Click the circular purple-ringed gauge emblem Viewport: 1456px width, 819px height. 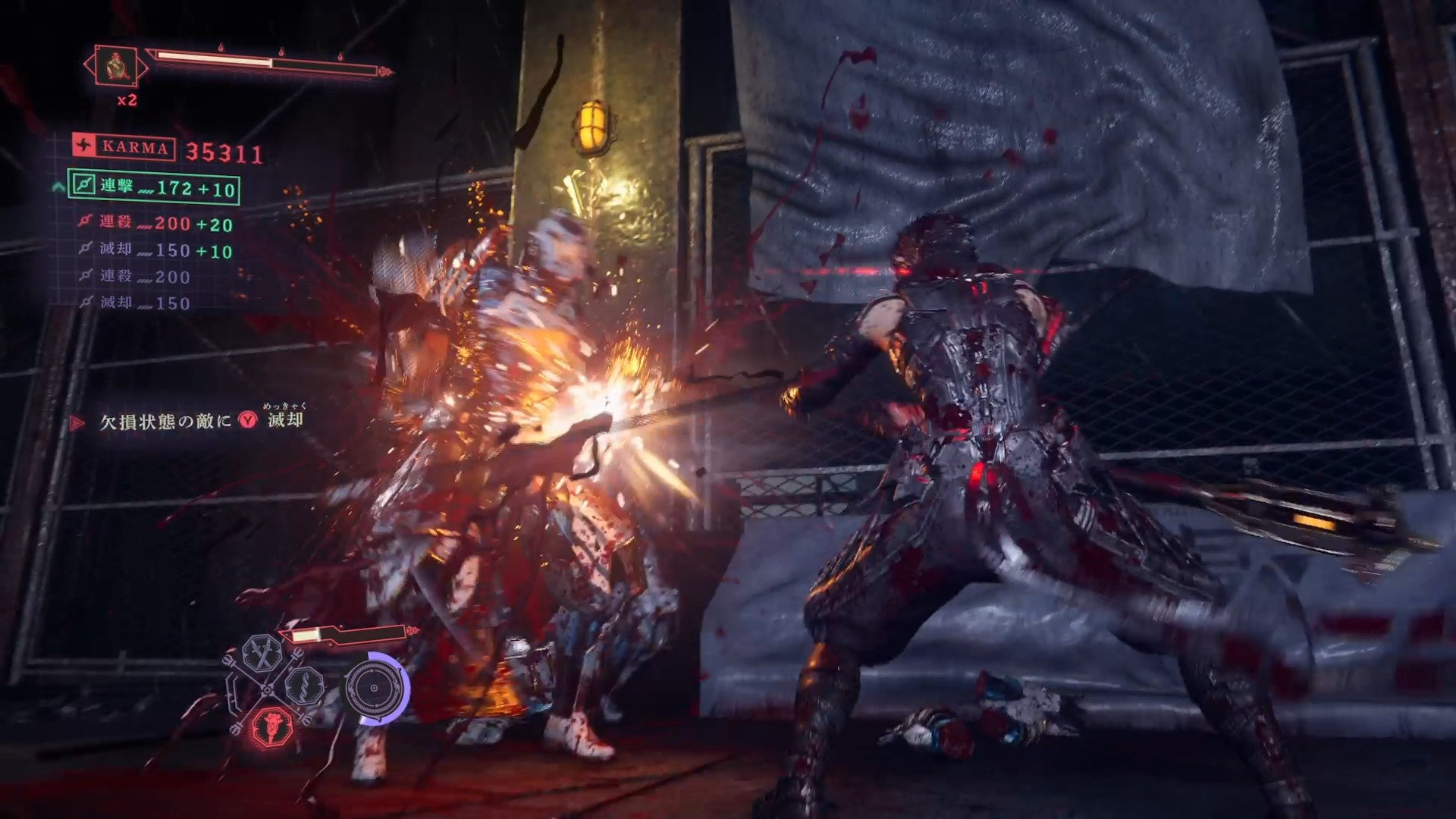pos(374,689)
